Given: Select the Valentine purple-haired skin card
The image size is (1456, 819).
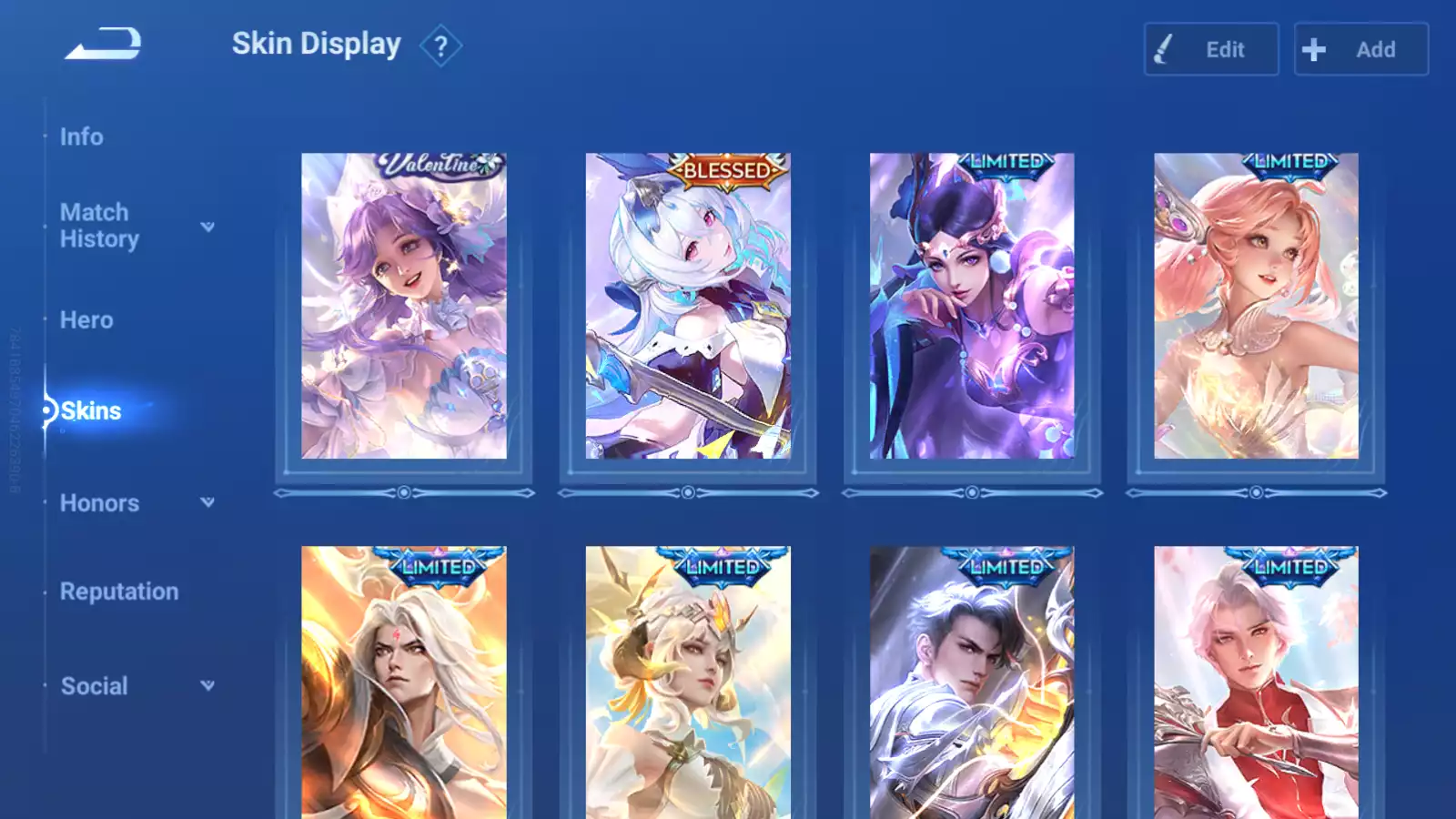Looking at the screenshot, I should (404, 306).
